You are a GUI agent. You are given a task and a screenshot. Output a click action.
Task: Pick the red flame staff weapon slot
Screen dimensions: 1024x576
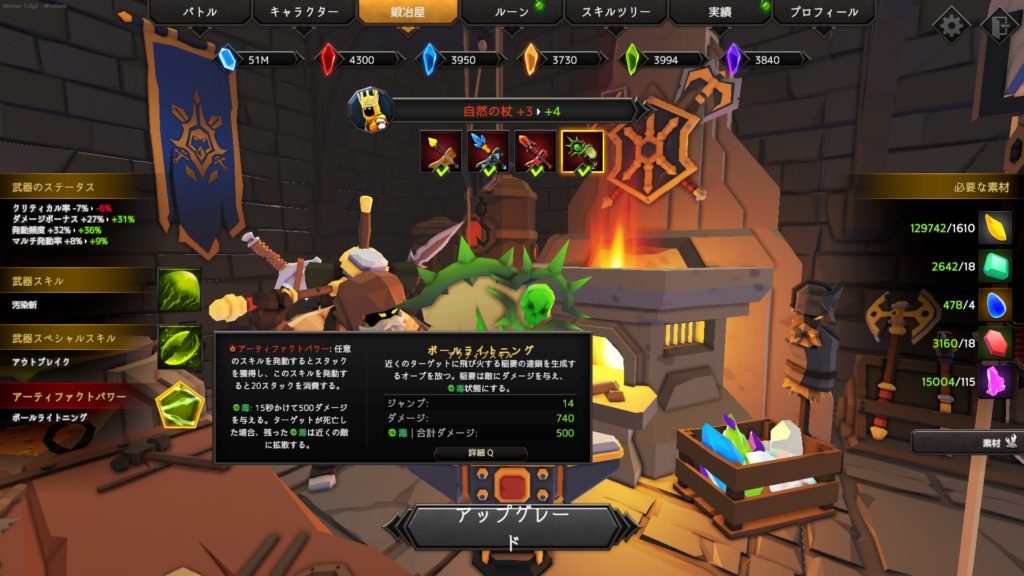pos(535,152)
